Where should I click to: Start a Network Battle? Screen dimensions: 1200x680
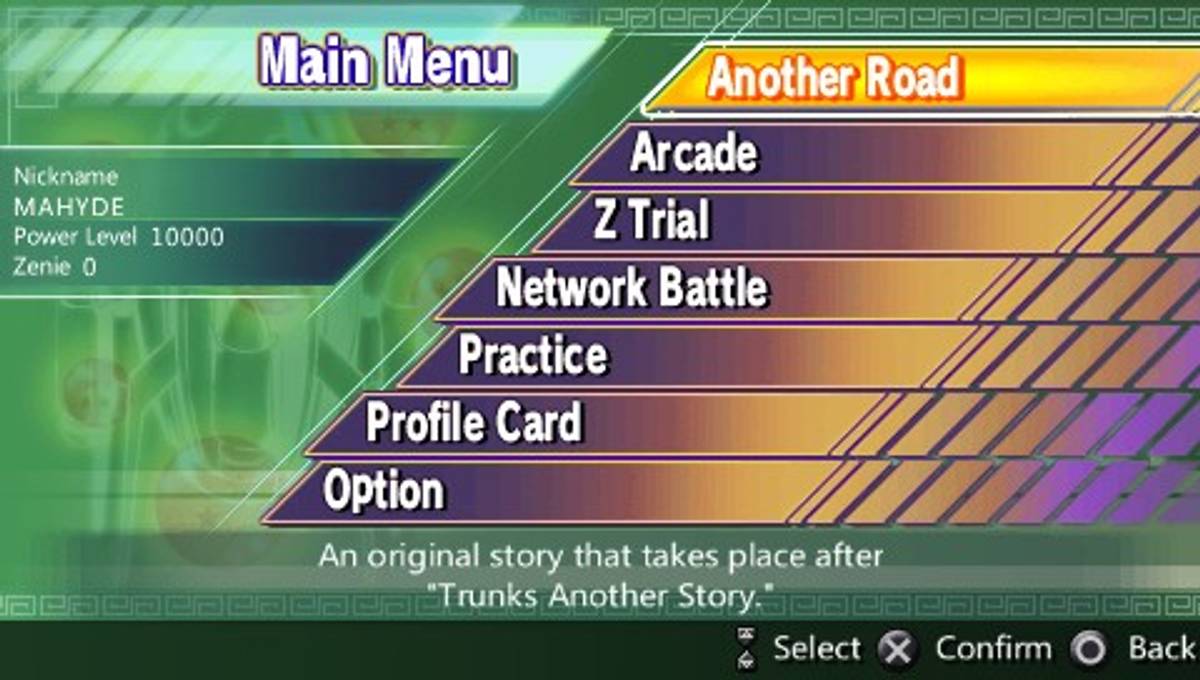tap(632, 288)
